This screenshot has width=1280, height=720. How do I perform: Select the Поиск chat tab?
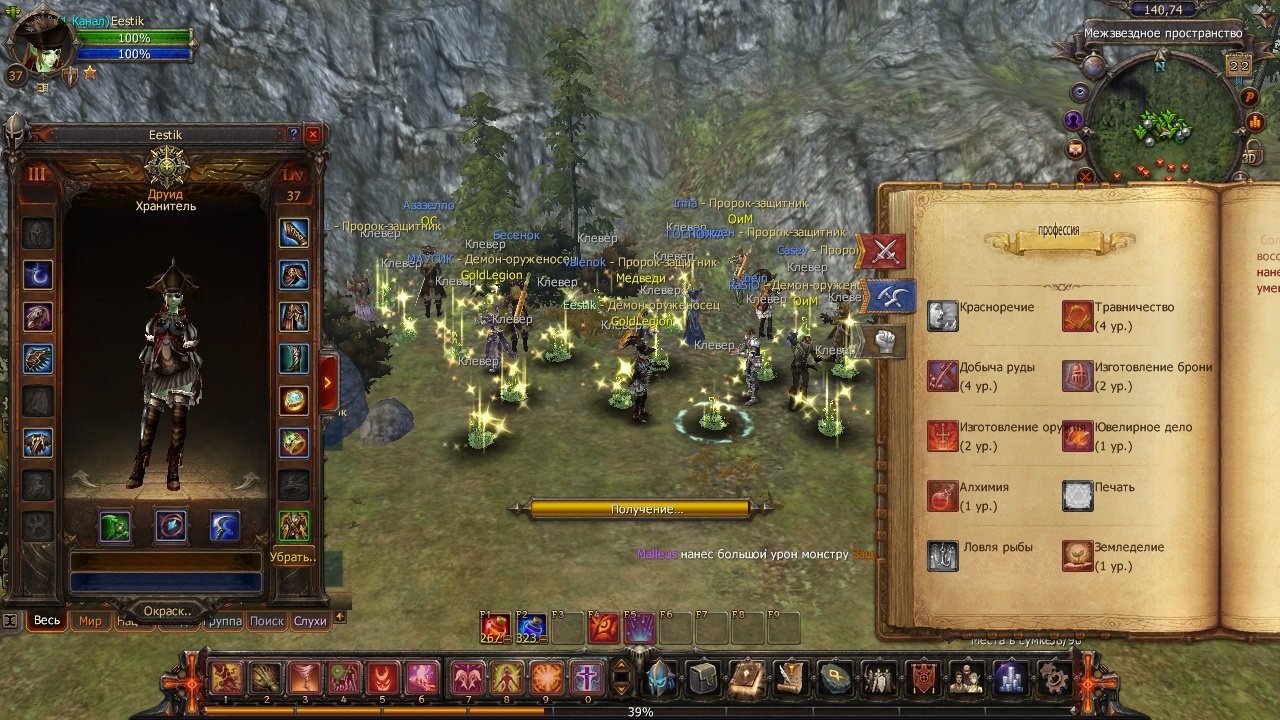point(267,621)
